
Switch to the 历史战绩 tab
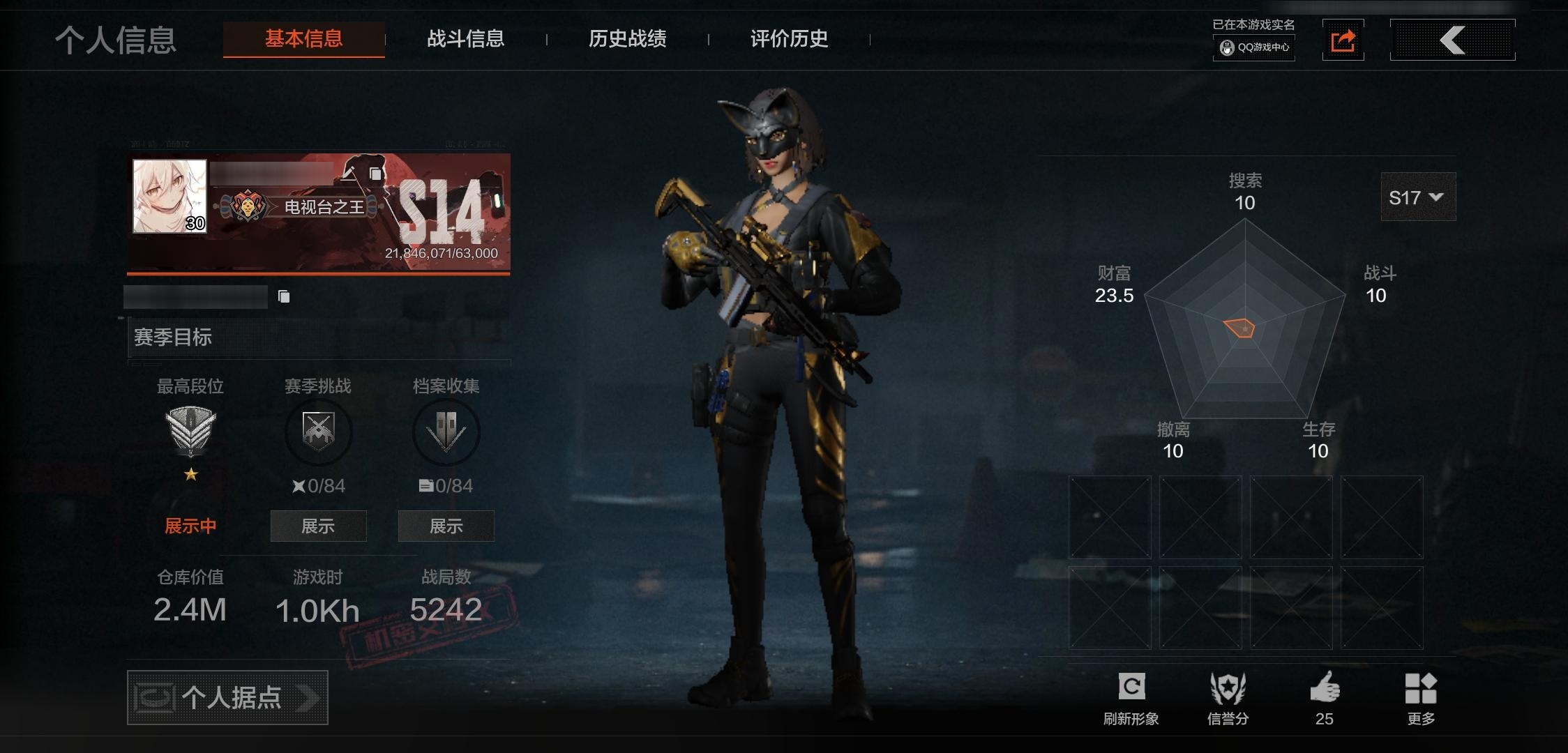click(x=627, y=39)
